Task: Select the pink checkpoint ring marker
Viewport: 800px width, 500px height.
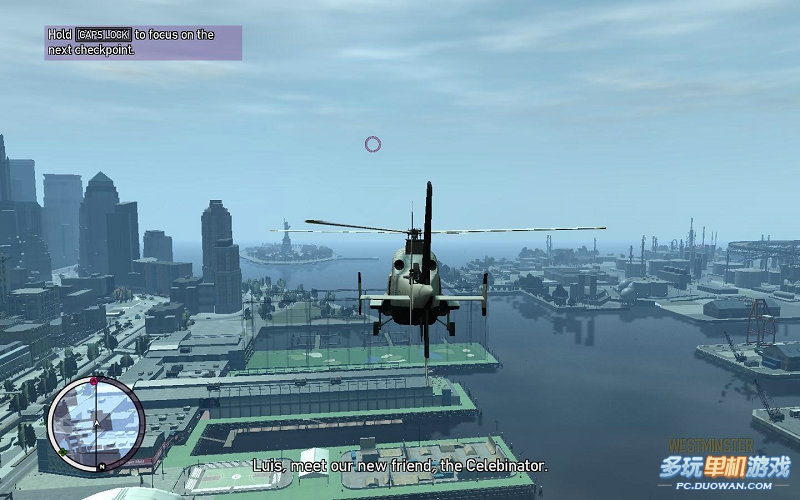Action: coord(373,144)
